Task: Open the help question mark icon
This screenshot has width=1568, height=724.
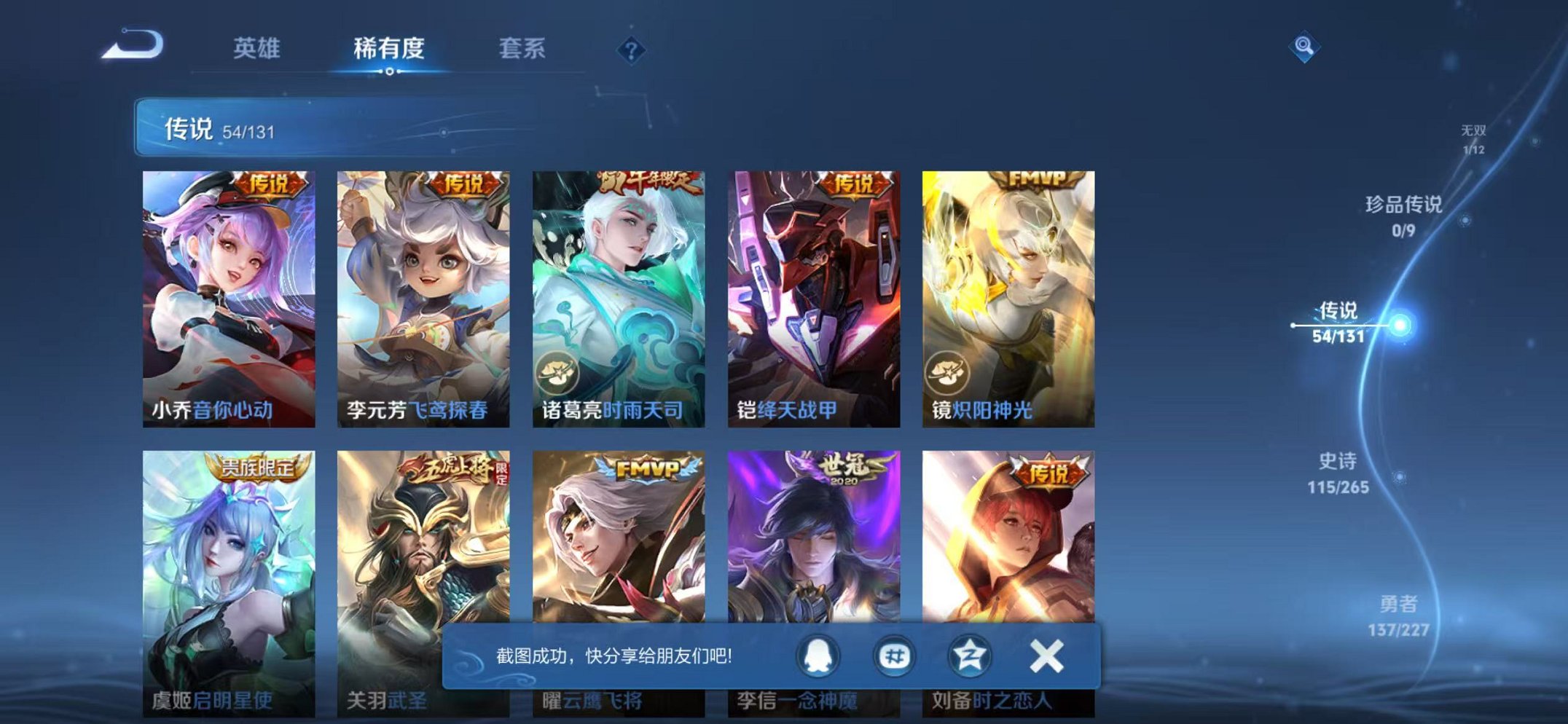Action: click(x=632, y=49)
